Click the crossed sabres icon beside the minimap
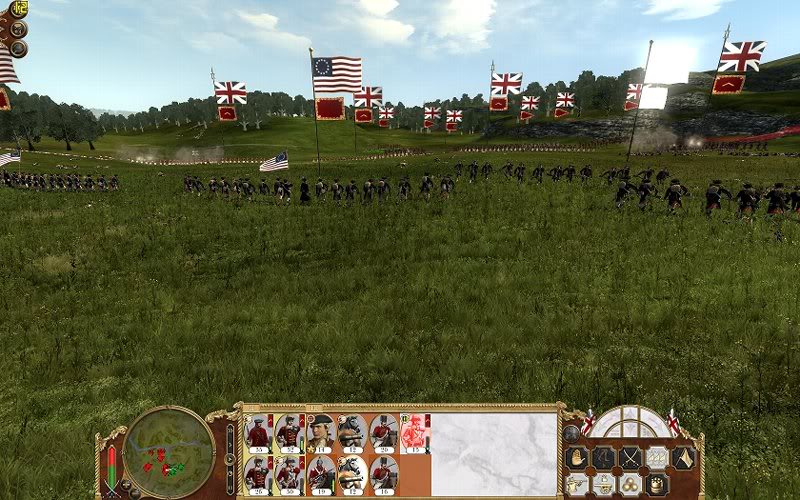The height and width of the screenshot is (500, 800). coord(111,489)
